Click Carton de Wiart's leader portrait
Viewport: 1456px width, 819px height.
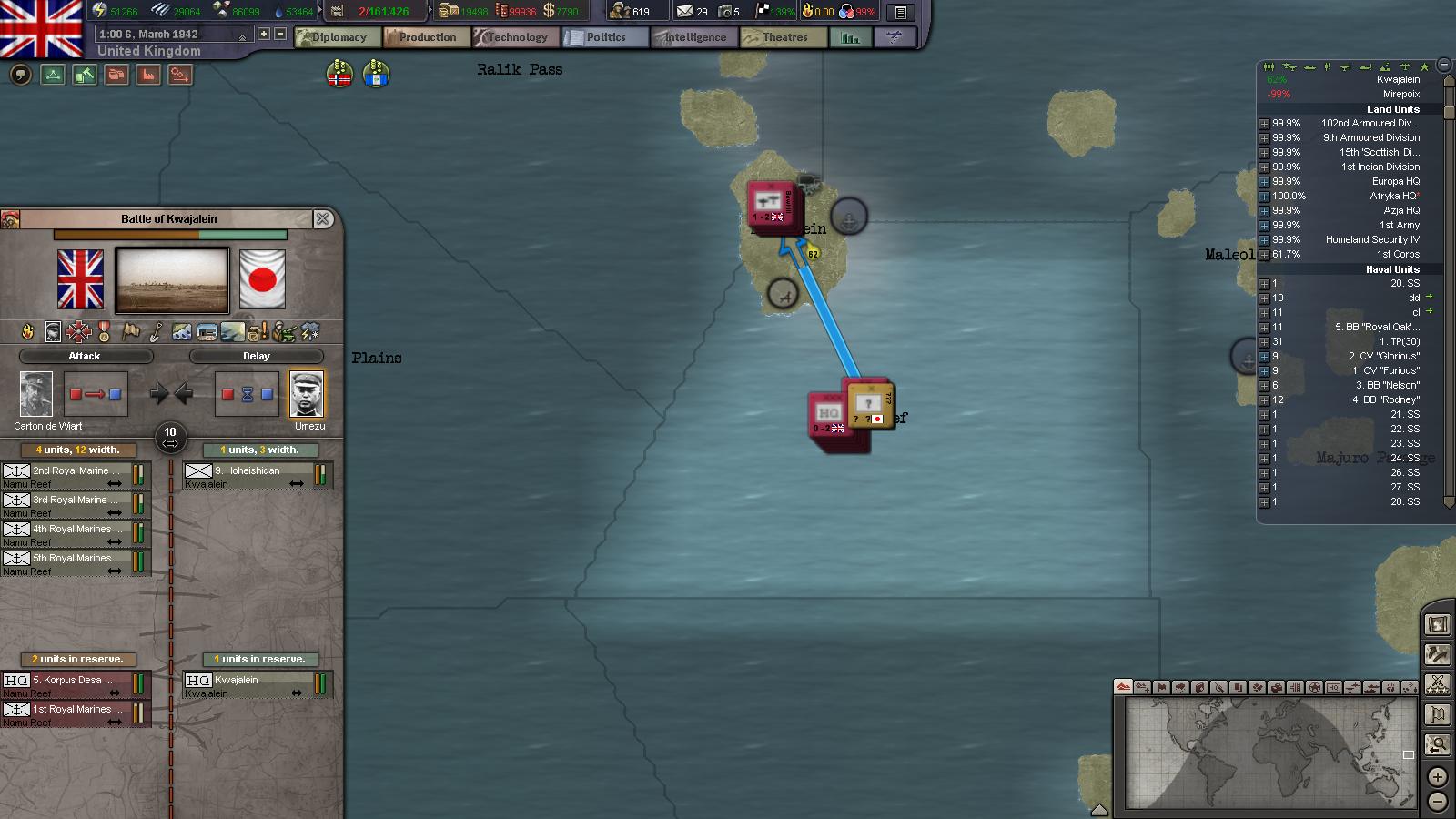(x=36, y=394)
